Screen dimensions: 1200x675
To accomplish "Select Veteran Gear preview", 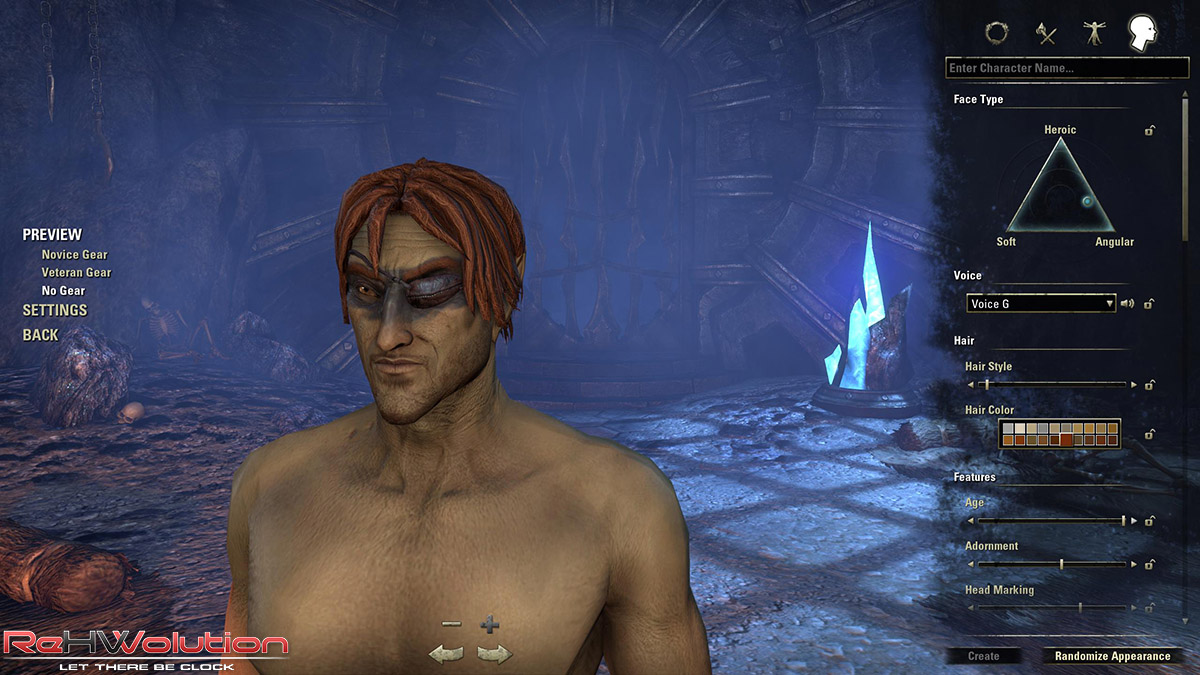I will pyautogui.click(x=76, y=273).
